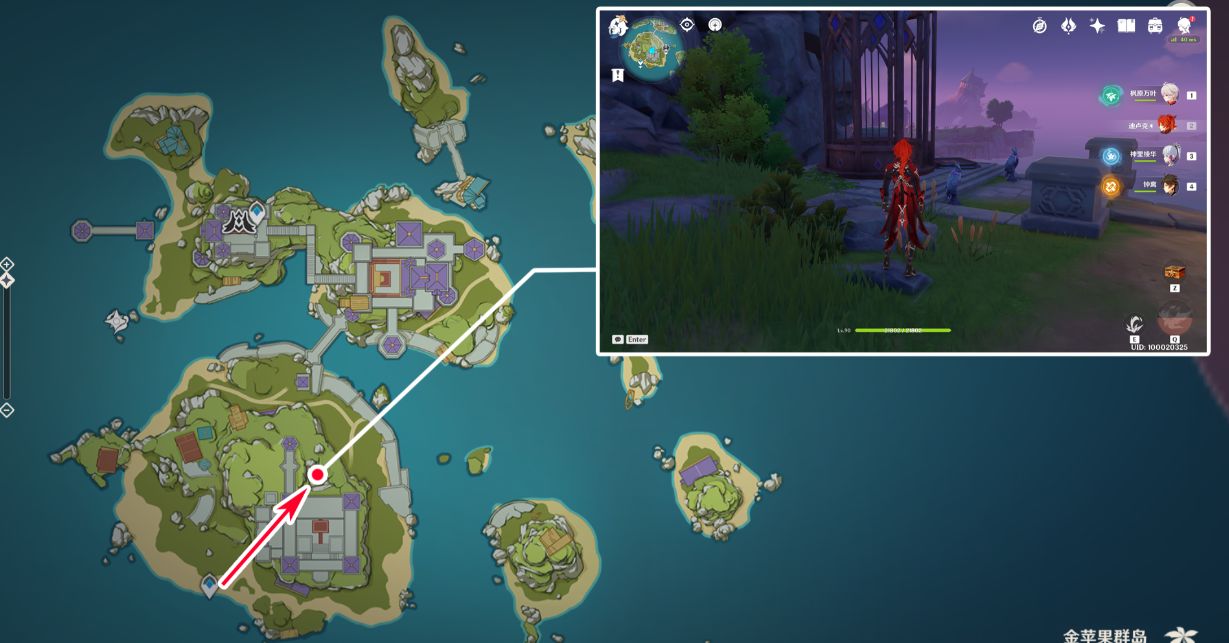Open the co-op avatar icon with red badge
Viewport: 1229px width, 643px height.
(1185, 25)
